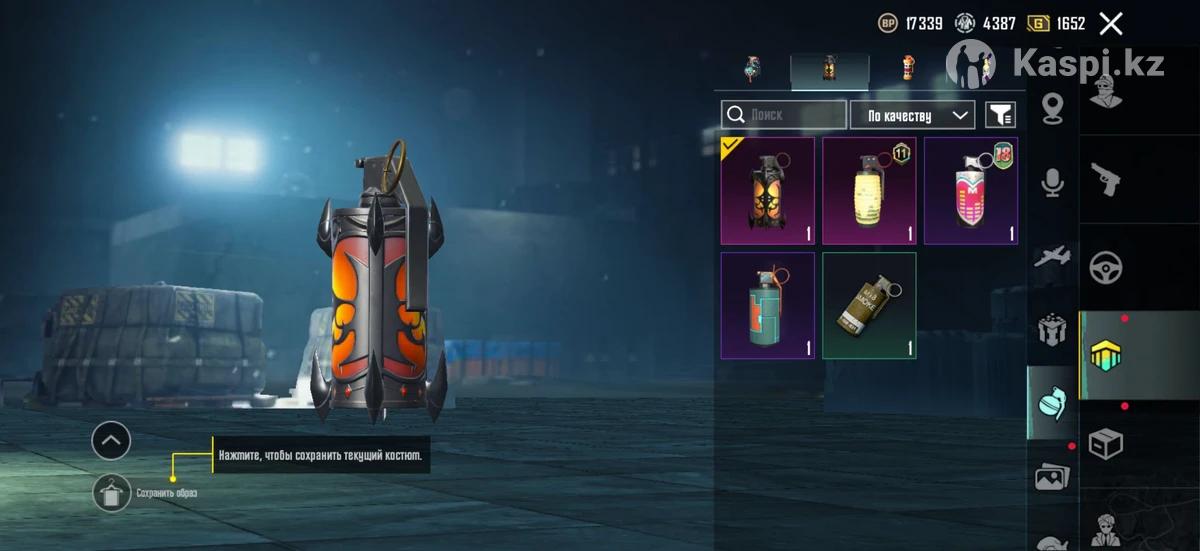Select the pink and white grenade skin

coord(970,191)
